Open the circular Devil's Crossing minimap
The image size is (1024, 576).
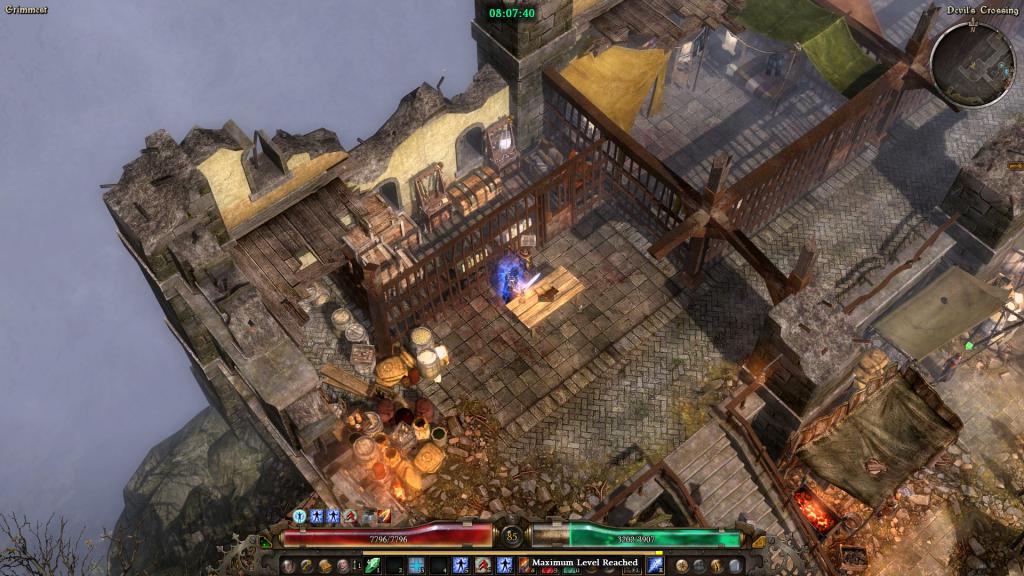coord(972,64)
